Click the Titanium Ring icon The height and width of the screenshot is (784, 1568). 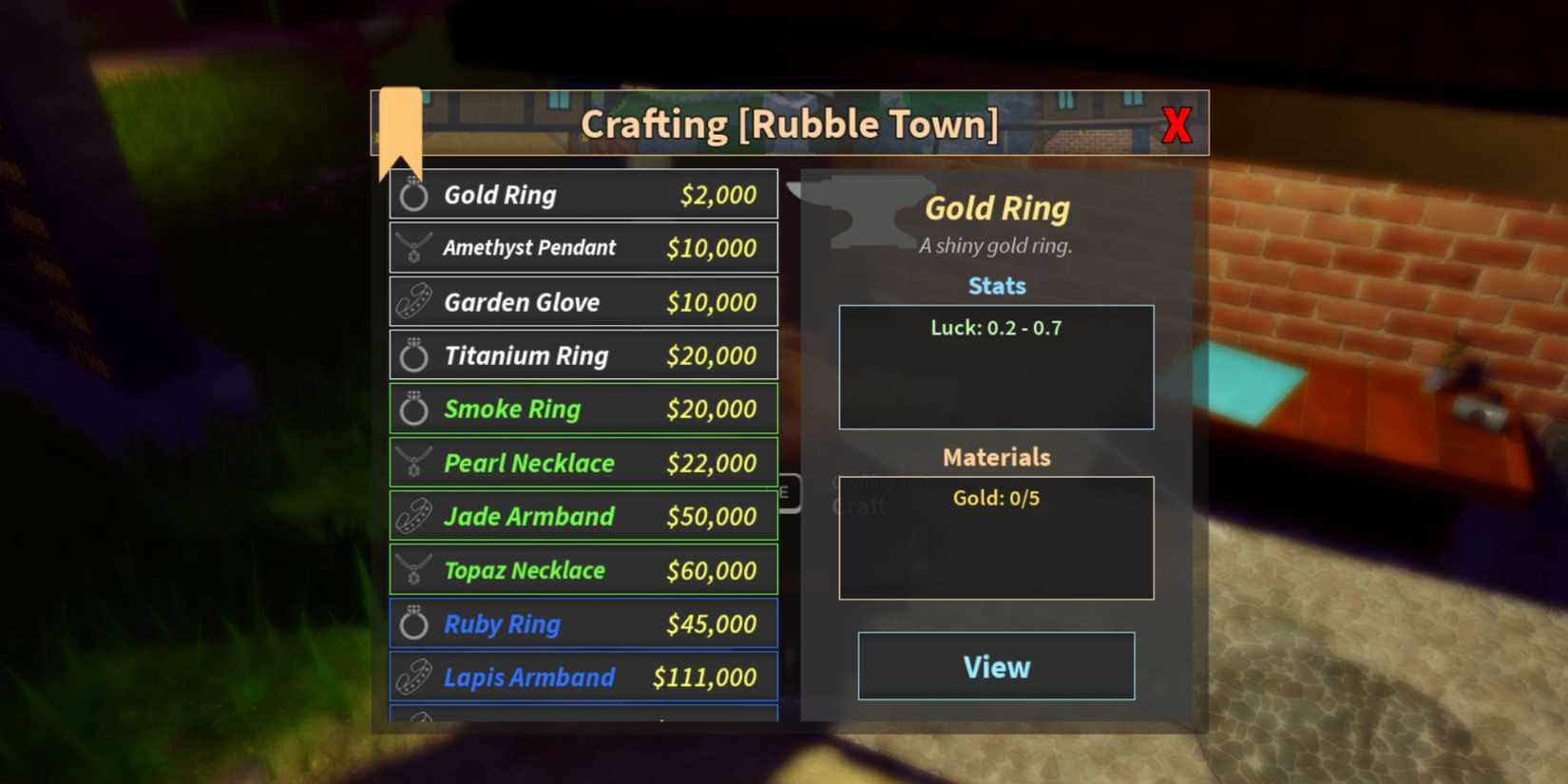click(x=413, y=355)
